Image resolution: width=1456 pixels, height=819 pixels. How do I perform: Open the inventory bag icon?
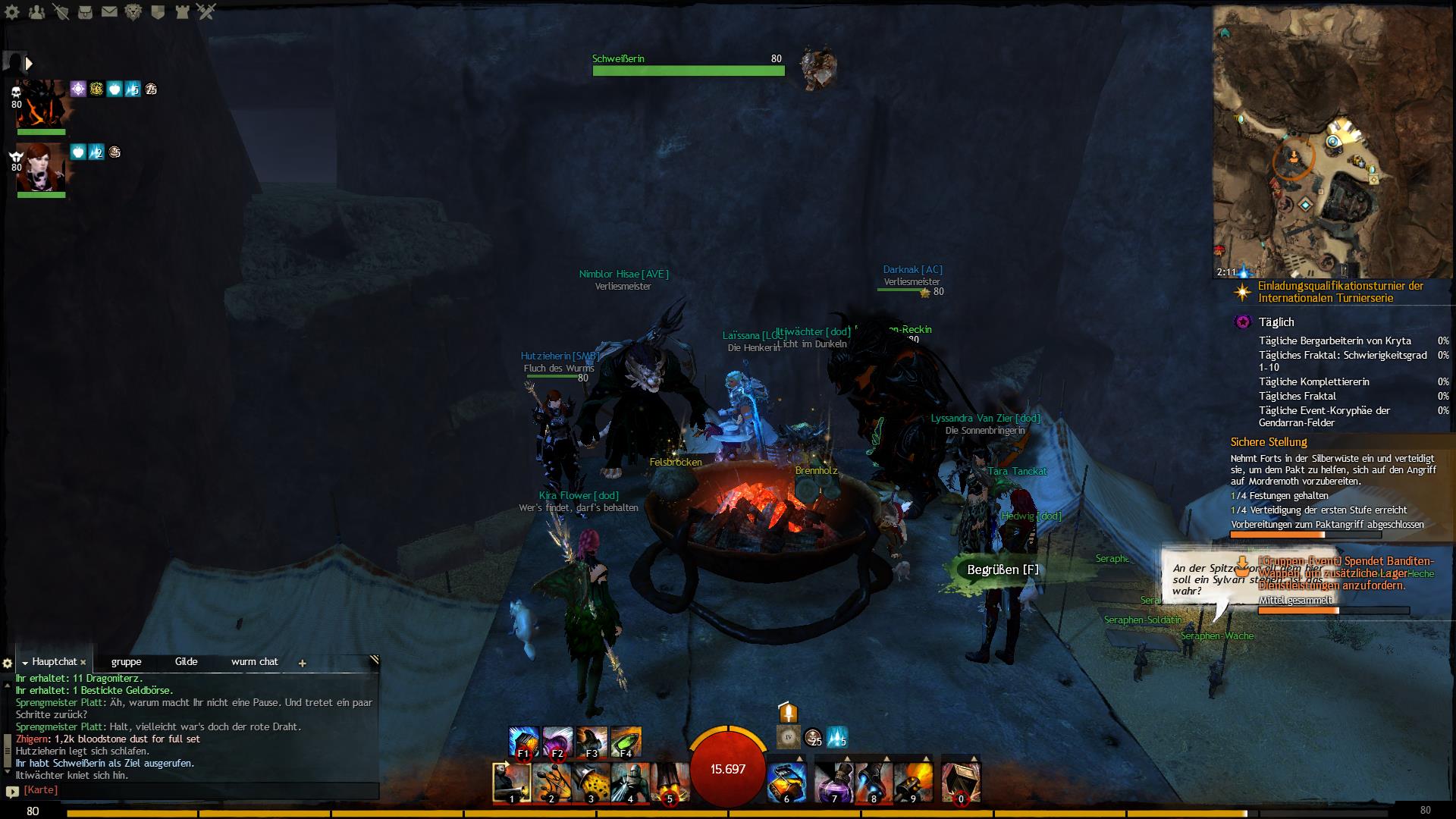click(85, 11)
